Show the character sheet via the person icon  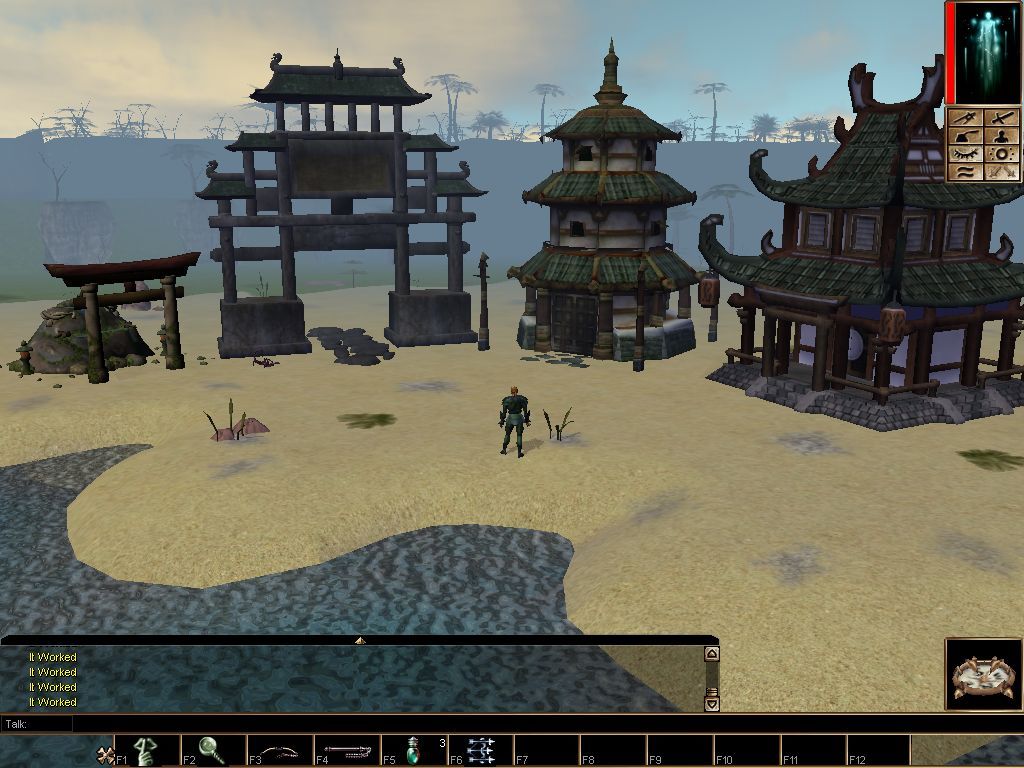click(x=1001, y=137)
